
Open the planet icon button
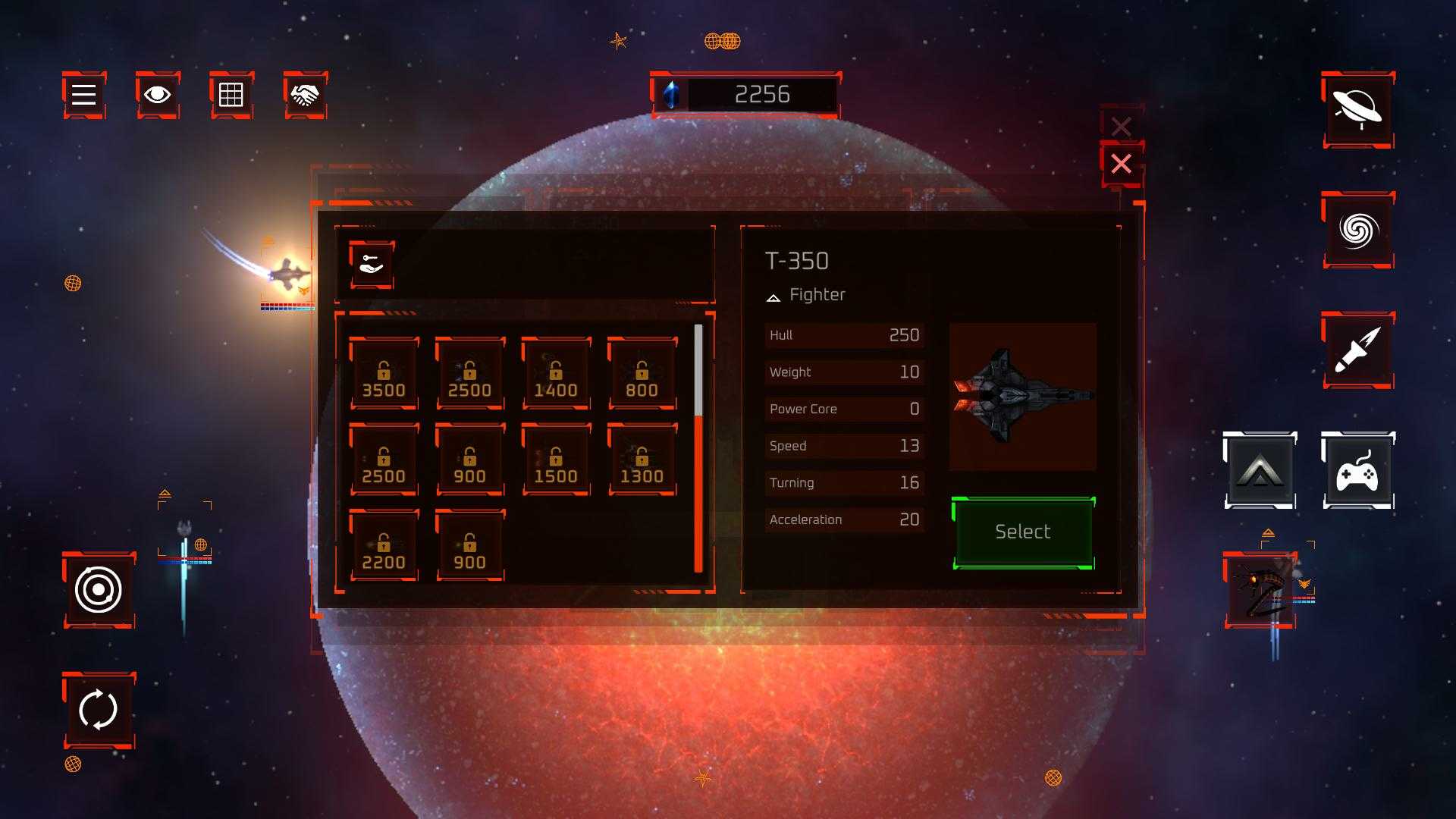(1357, 110)
